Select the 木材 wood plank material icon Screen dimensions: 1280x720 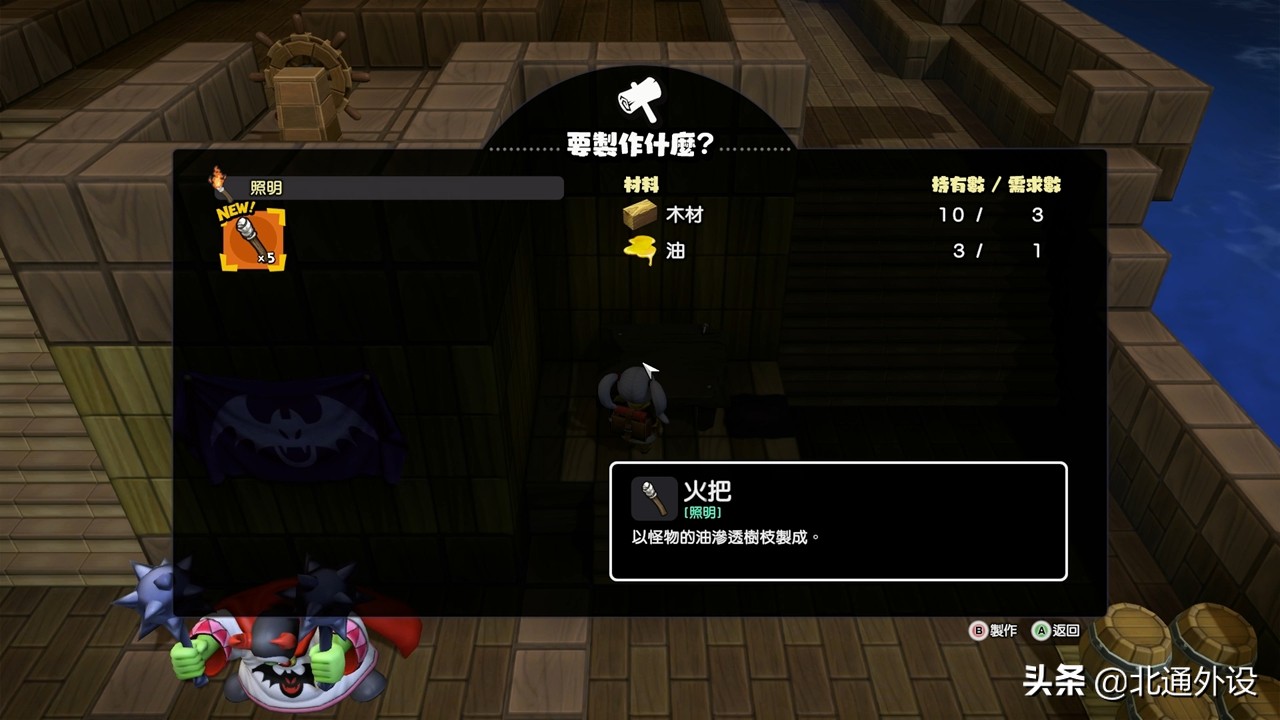tap(640, 214)
